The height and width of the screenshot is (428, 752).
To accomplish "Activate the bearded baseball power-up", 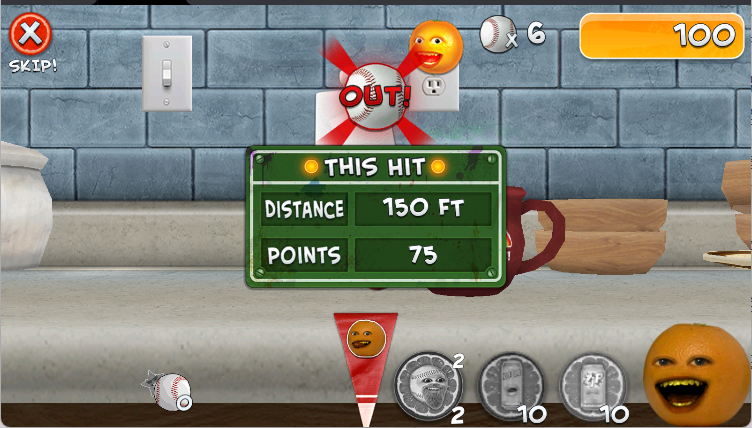I will pos(428,384).
